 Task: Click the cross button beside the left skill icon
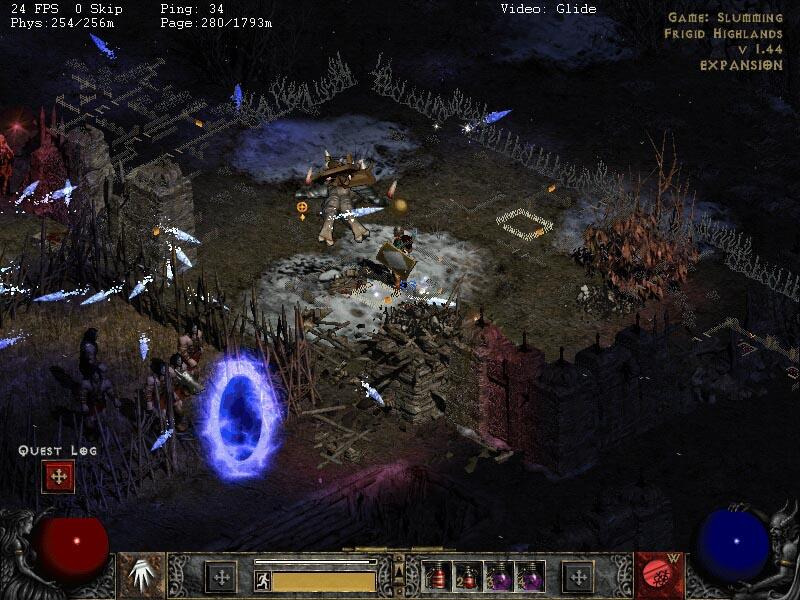point(220,577)
